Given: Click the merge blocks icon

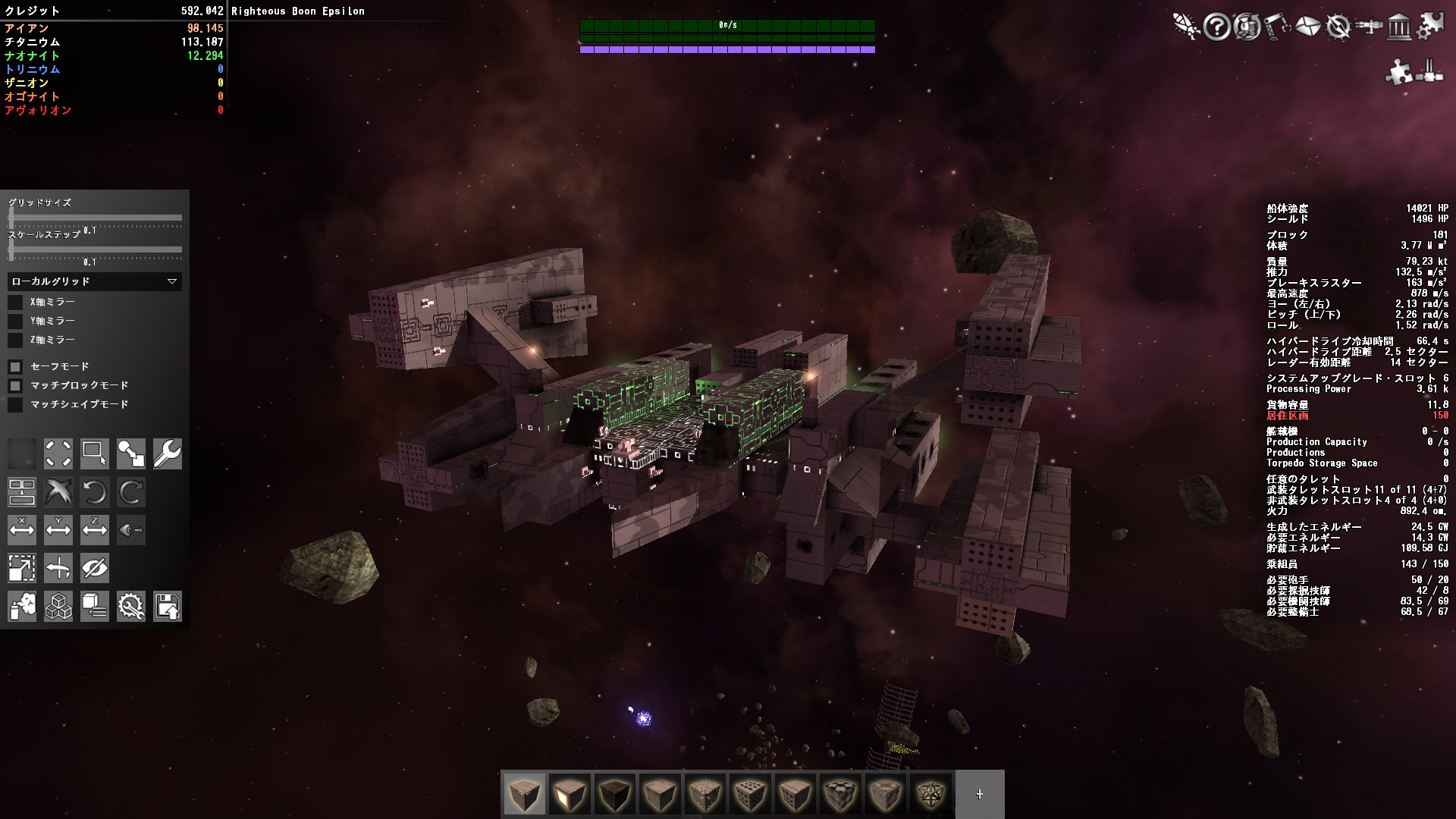Looking at the screenshot, I should pyautogui.click(x=22, y=493).
